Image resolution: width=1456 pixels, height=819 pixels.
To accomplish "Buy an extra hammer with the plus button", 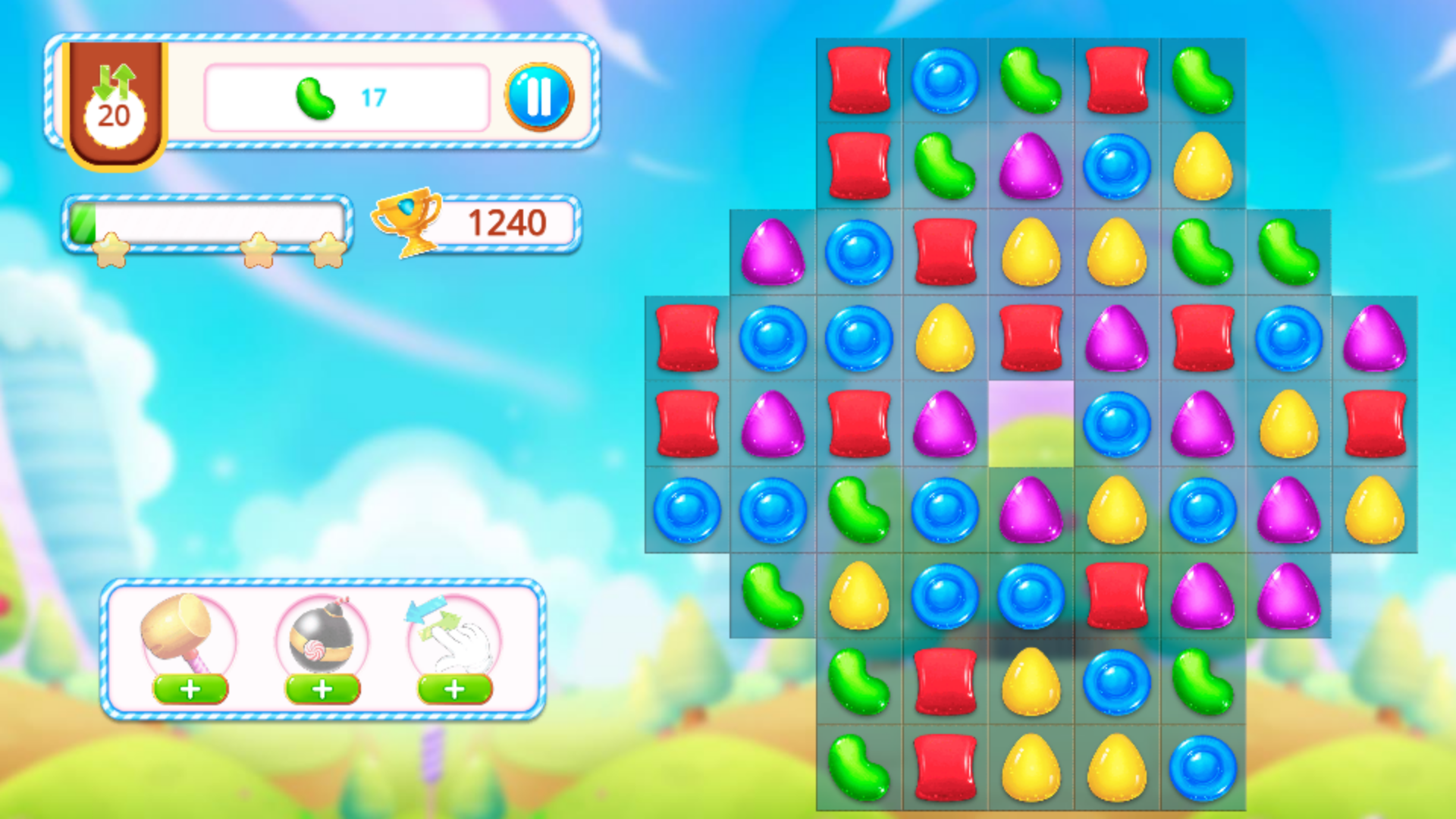I will (x=190, y=689).
